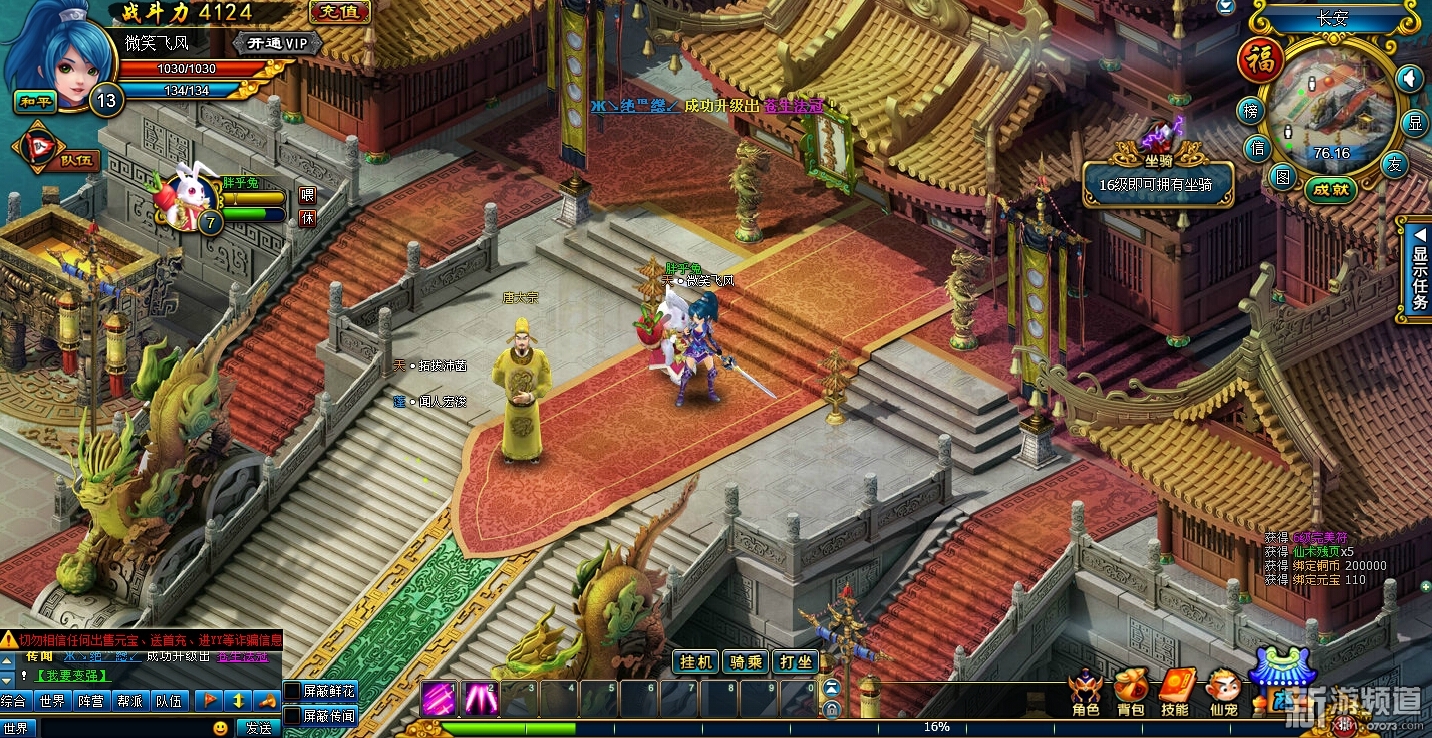Open the 信 mail button
This screenshot has width=1432, height=738.
coord(1258,149)
